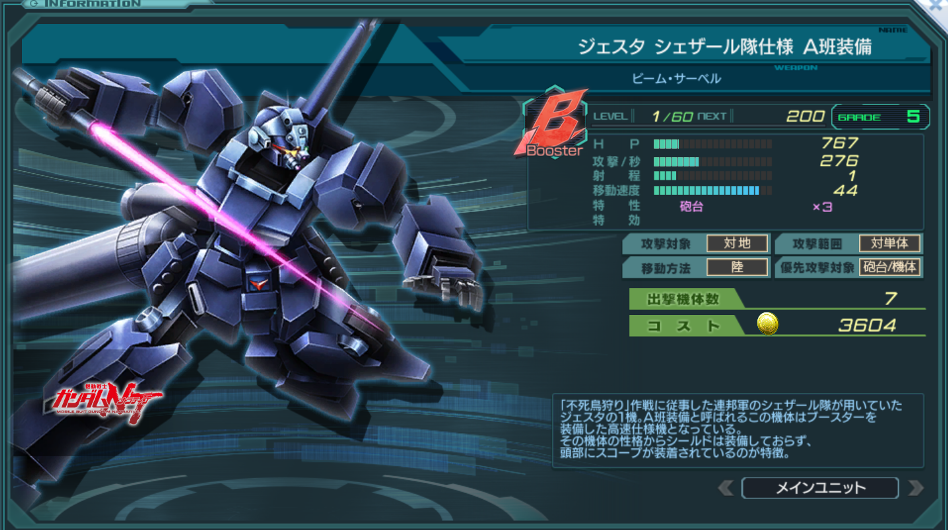
Task: Show the previous unit with the left arrow
Action: coord(727,488)
